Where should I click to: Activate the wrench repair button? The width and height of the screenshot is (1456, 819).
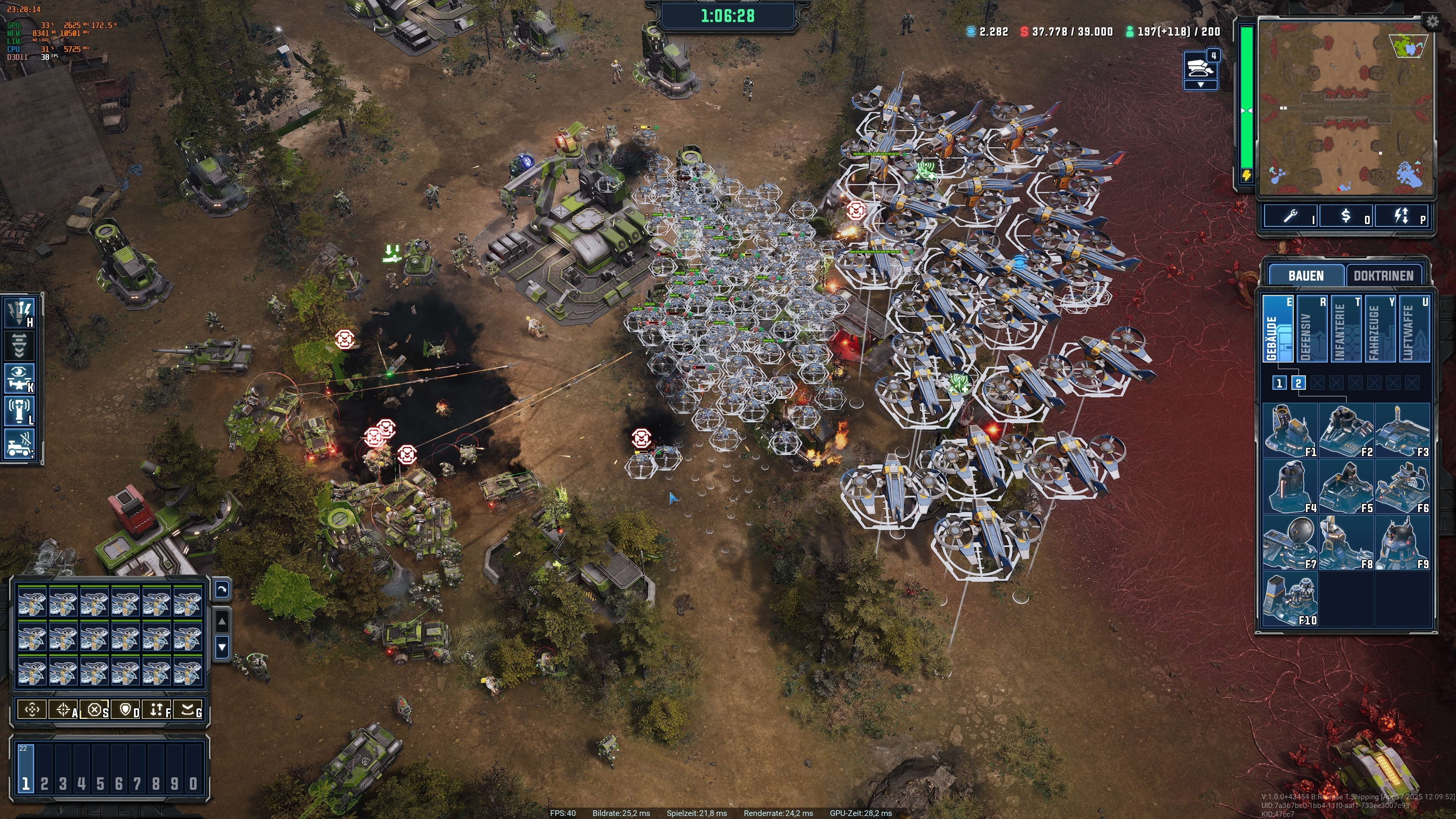tap(1291, 217)
